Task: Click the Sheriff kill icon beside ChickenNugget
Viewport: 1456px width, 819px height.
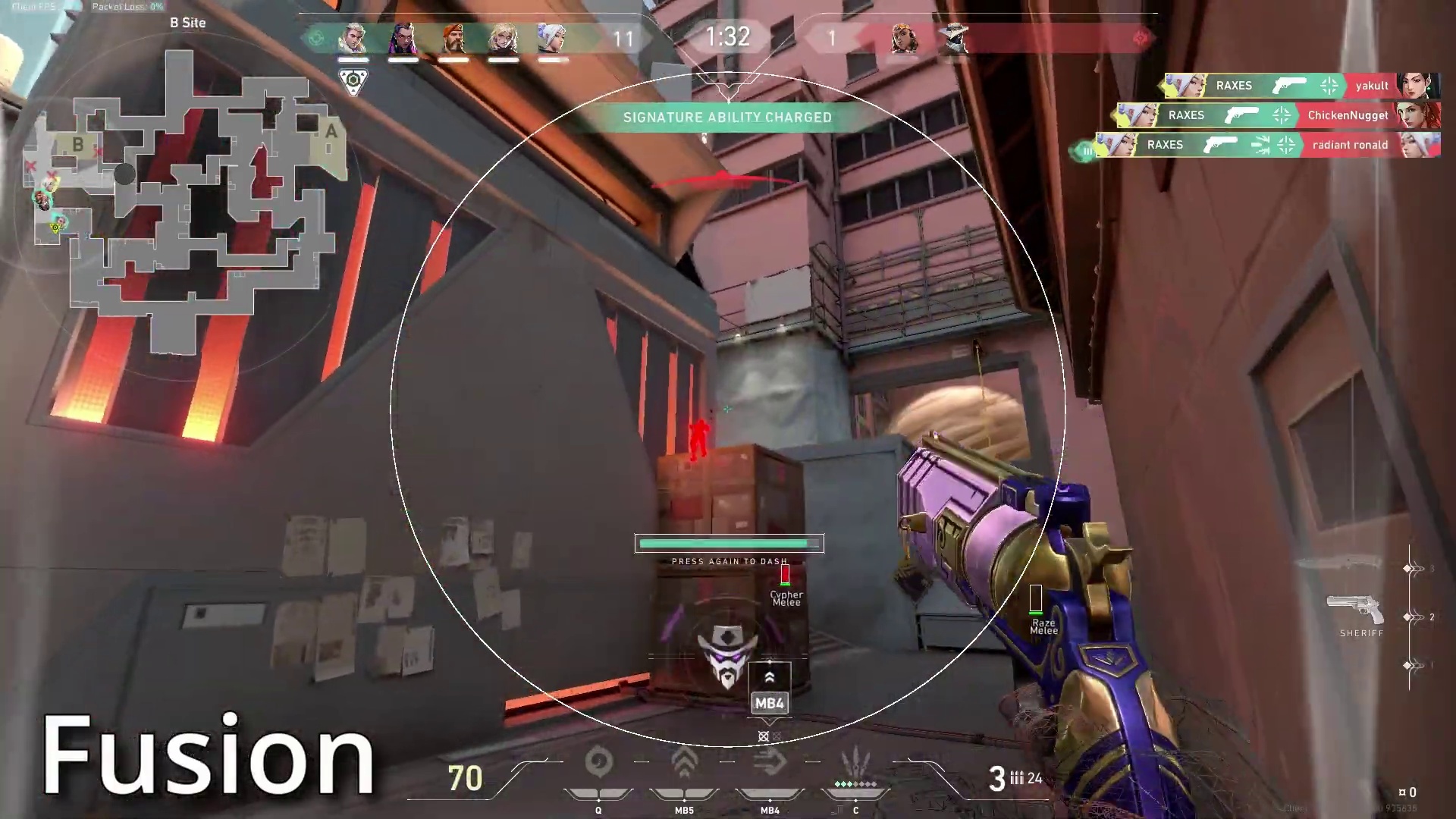Action: coord(1242,115)
